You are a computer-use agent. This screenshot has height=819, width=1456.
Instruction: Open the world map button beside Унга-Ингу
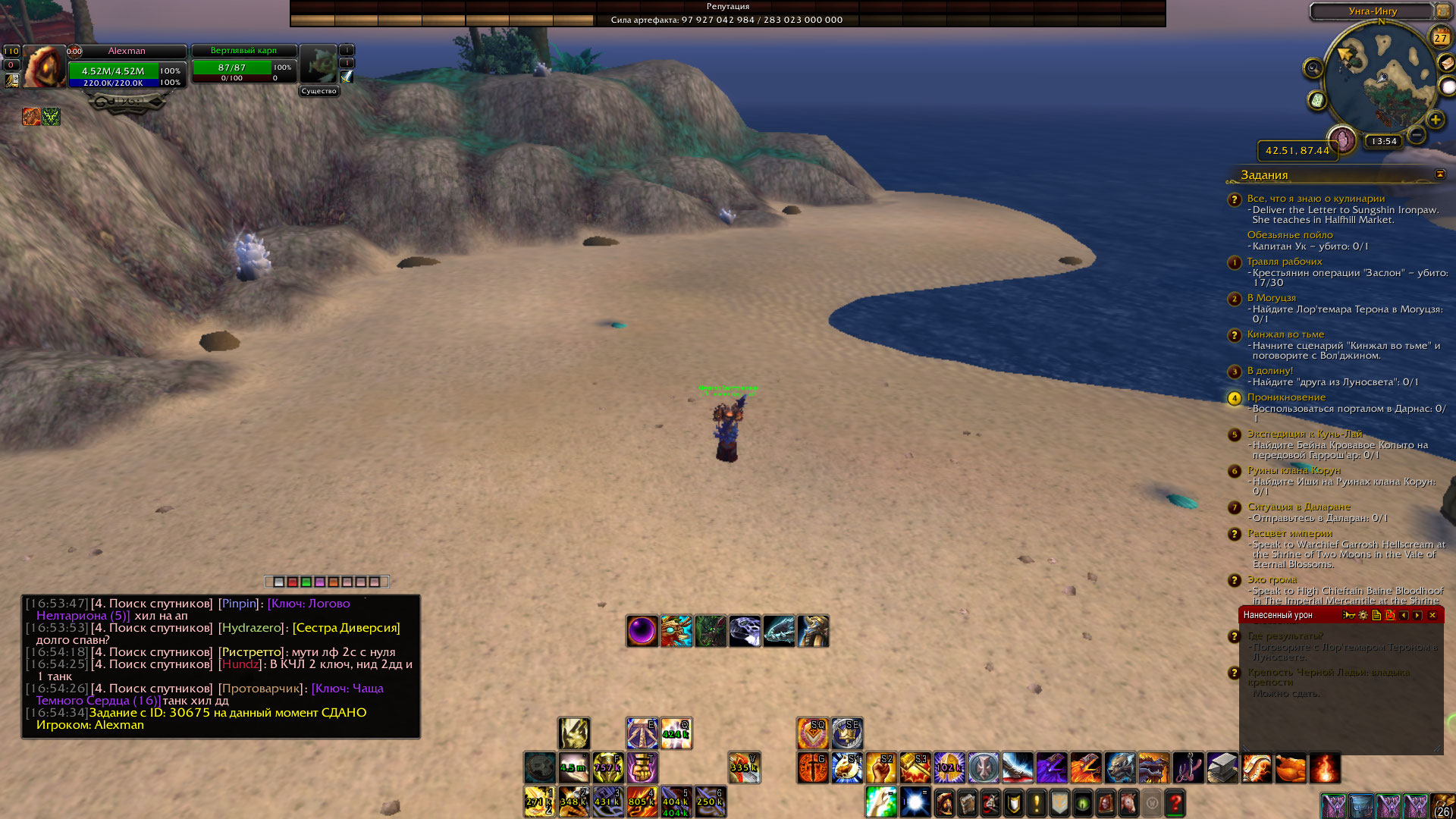pos(1443,11)
